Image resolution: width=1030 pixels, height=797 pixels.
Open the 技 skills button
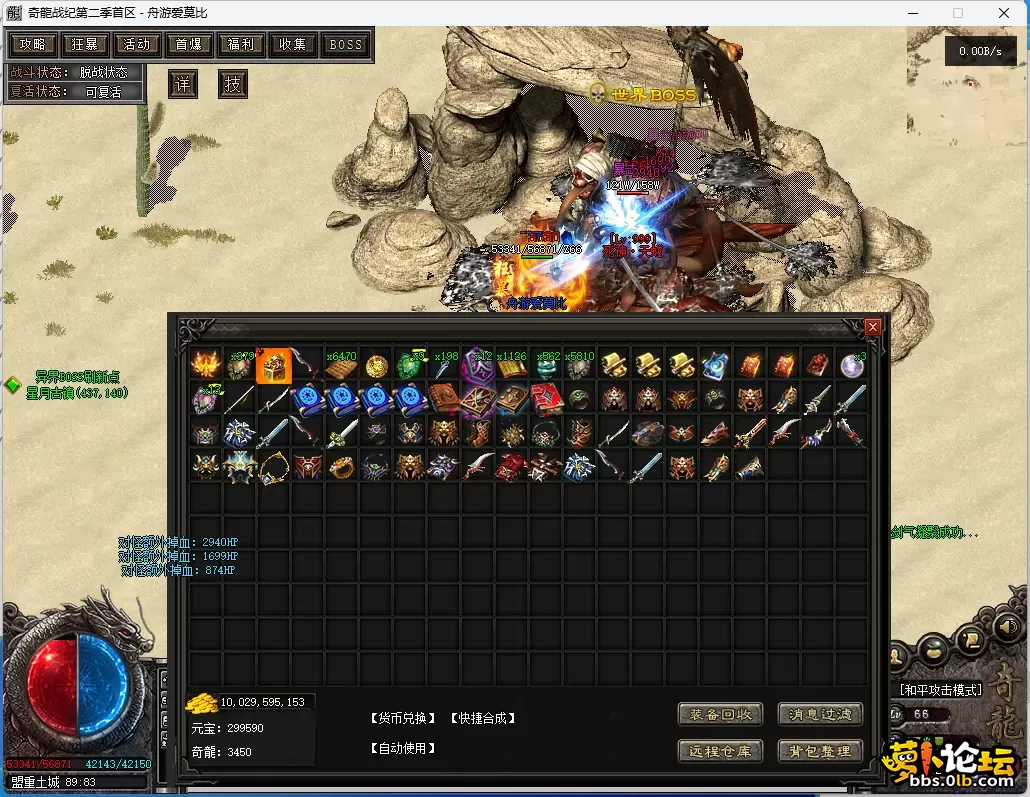(x=233, y=84)
